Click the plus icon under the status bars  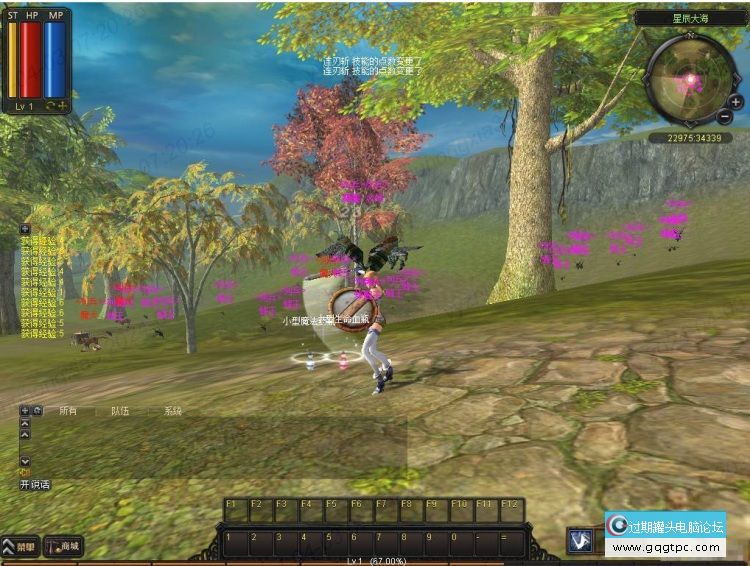pyautogui.click(x=62, y=105)
